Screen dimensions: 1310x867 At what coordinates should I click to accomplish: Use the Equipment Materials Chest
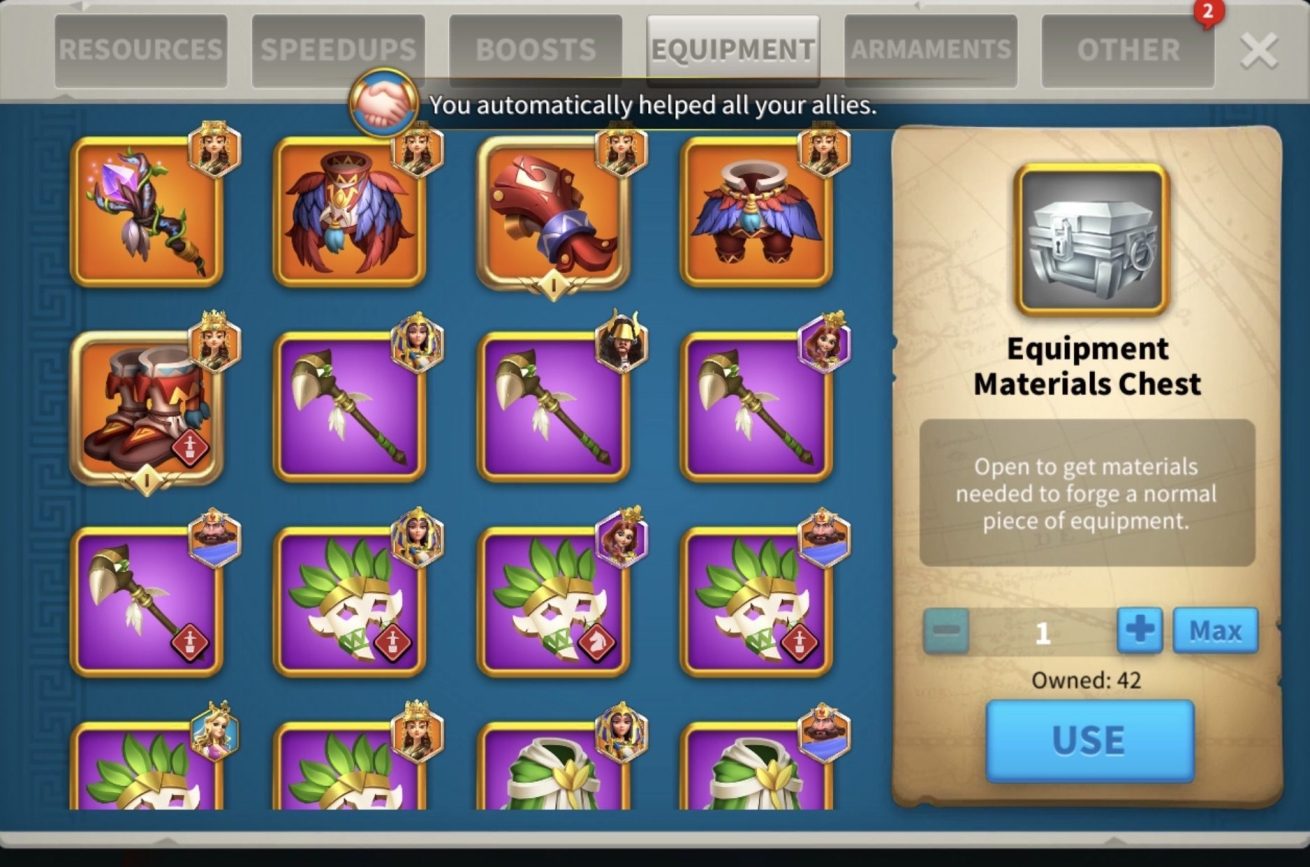(x=1089, y=740)
